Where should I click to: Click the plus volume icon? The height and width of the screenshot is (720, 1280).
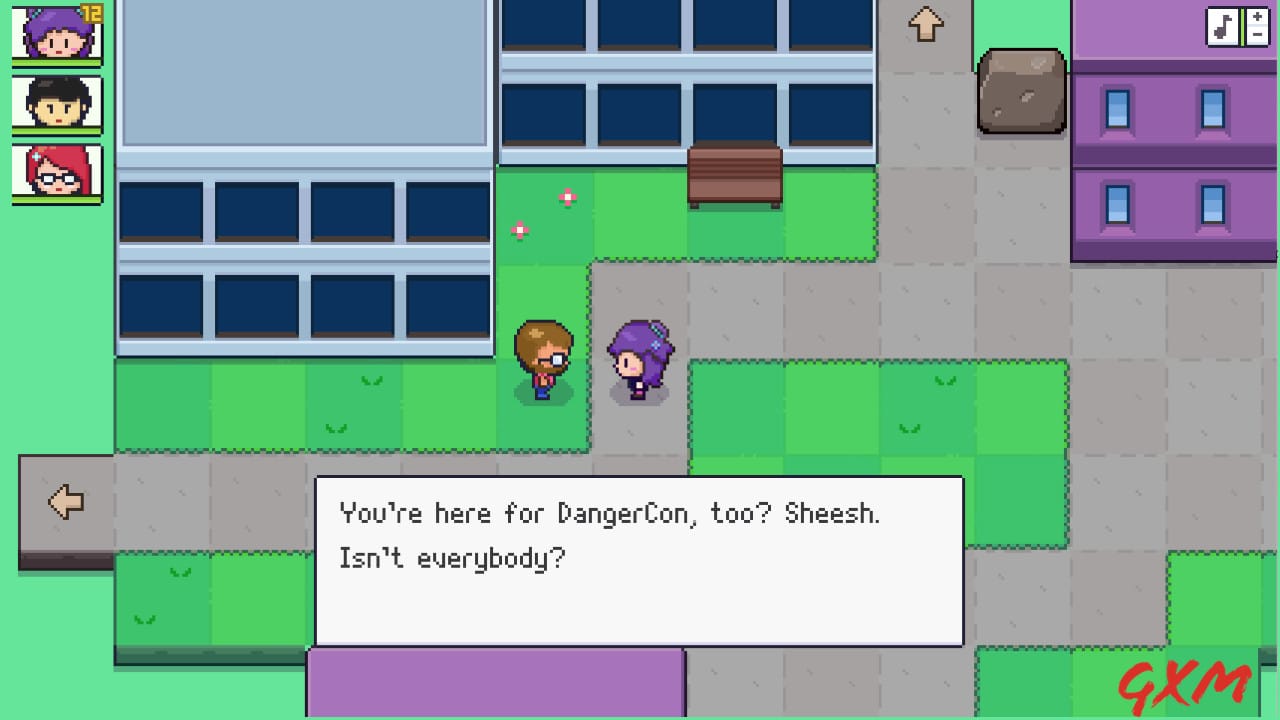pos(1257,17)
